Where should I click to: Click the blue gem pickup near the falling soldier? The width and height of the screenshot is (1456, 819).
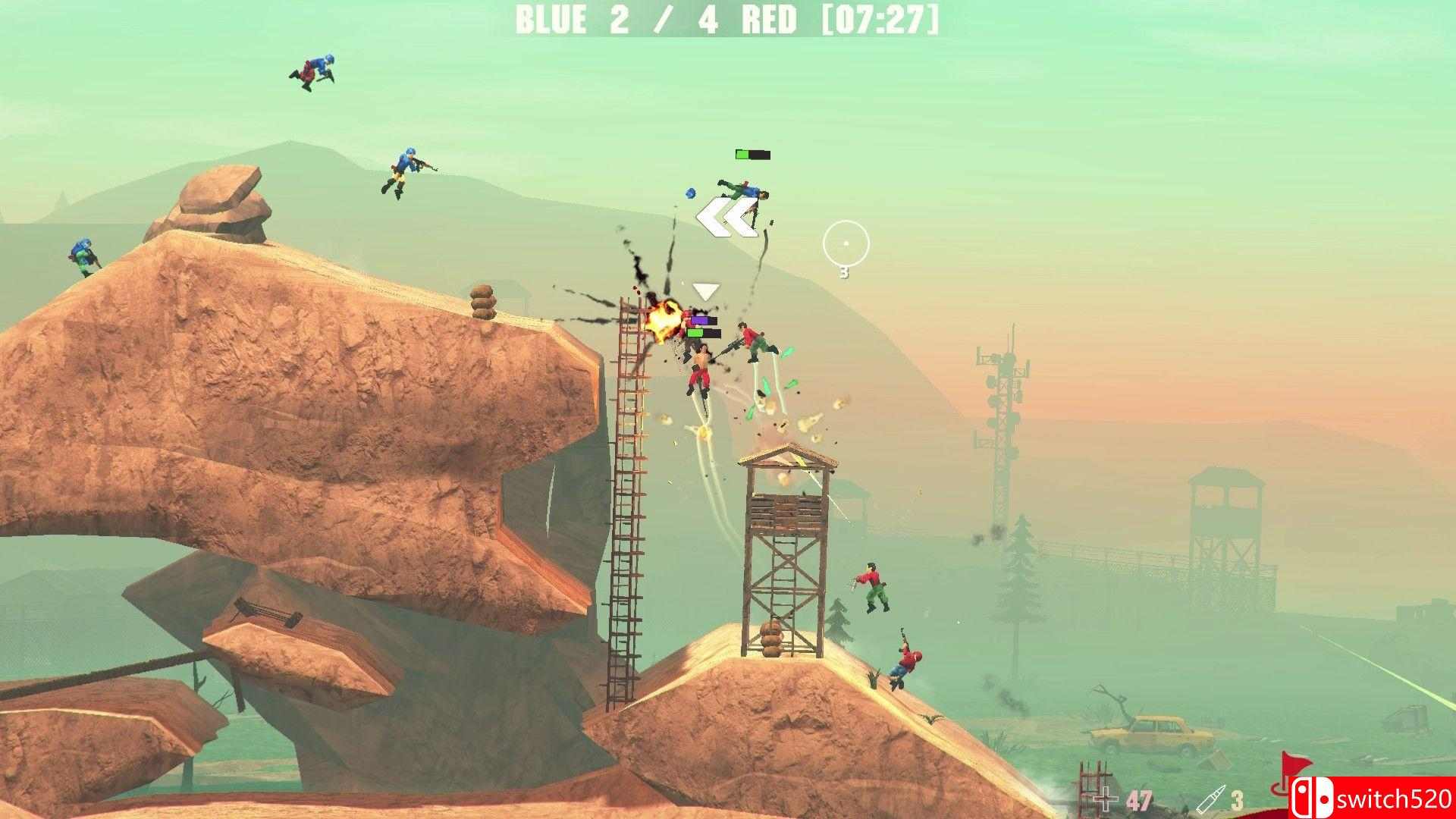[x=689, y=193]
